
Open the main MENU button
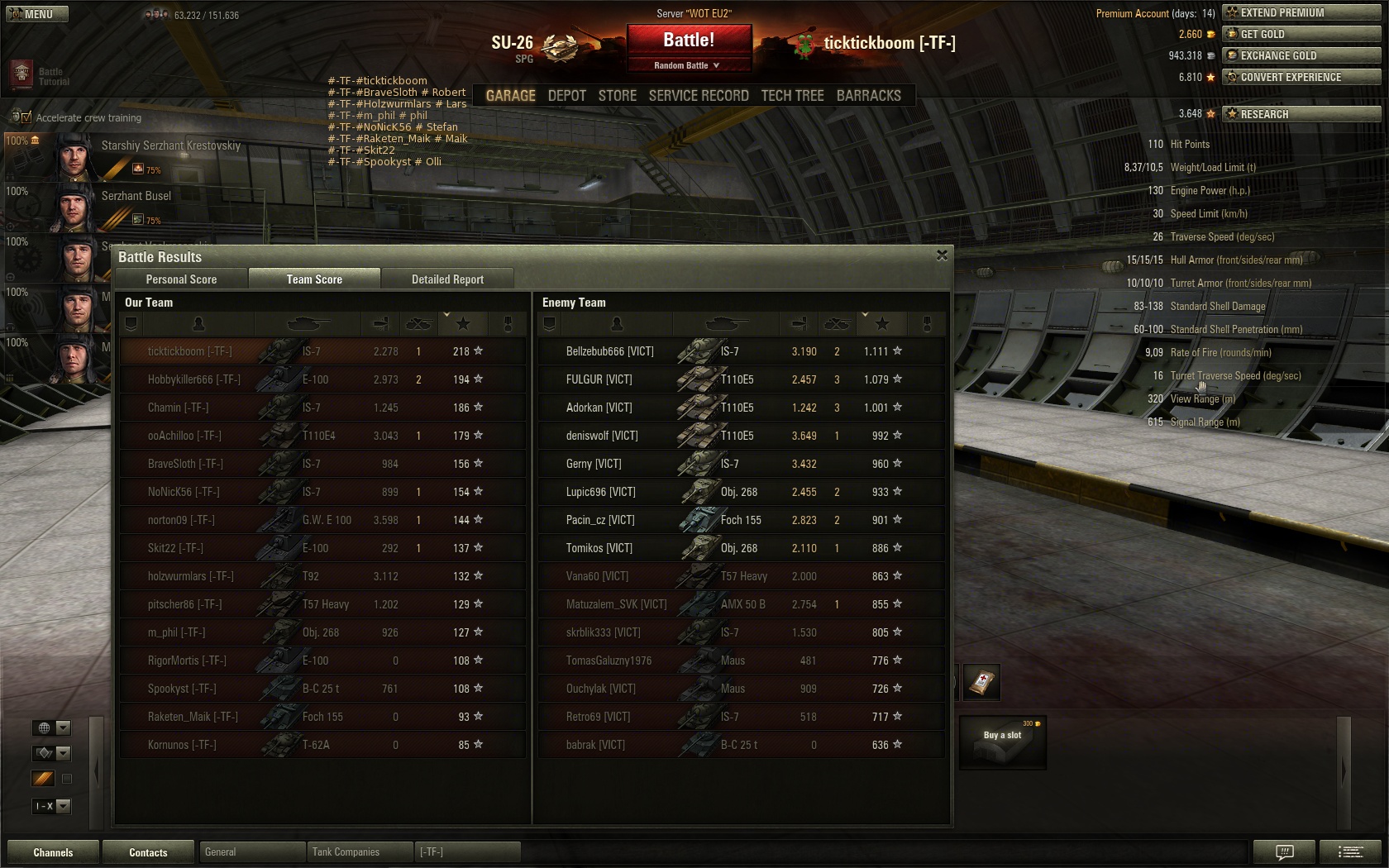[x=36, y=14]
